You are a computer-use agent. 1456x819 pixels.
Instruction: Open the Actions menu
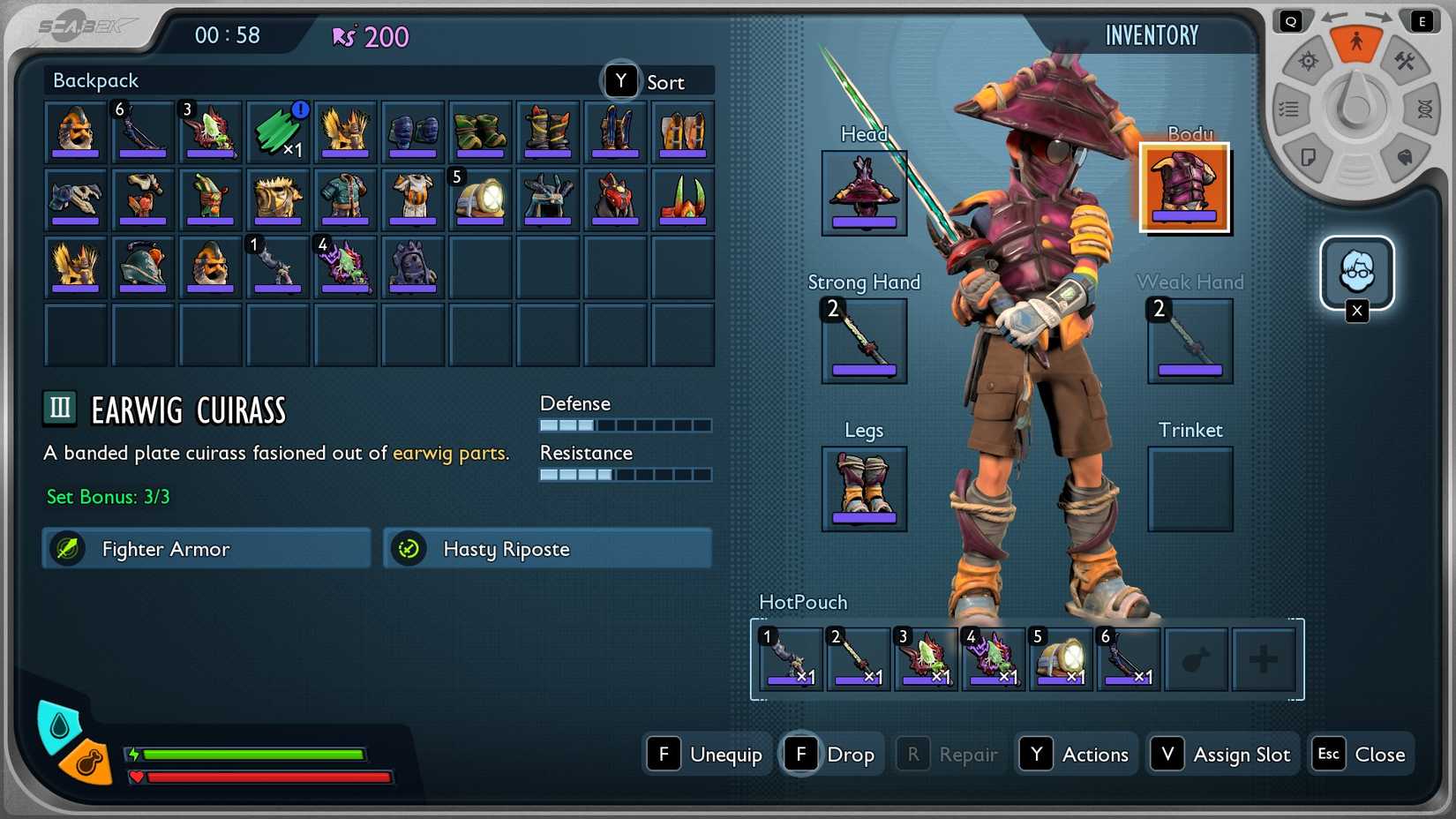1076,754
